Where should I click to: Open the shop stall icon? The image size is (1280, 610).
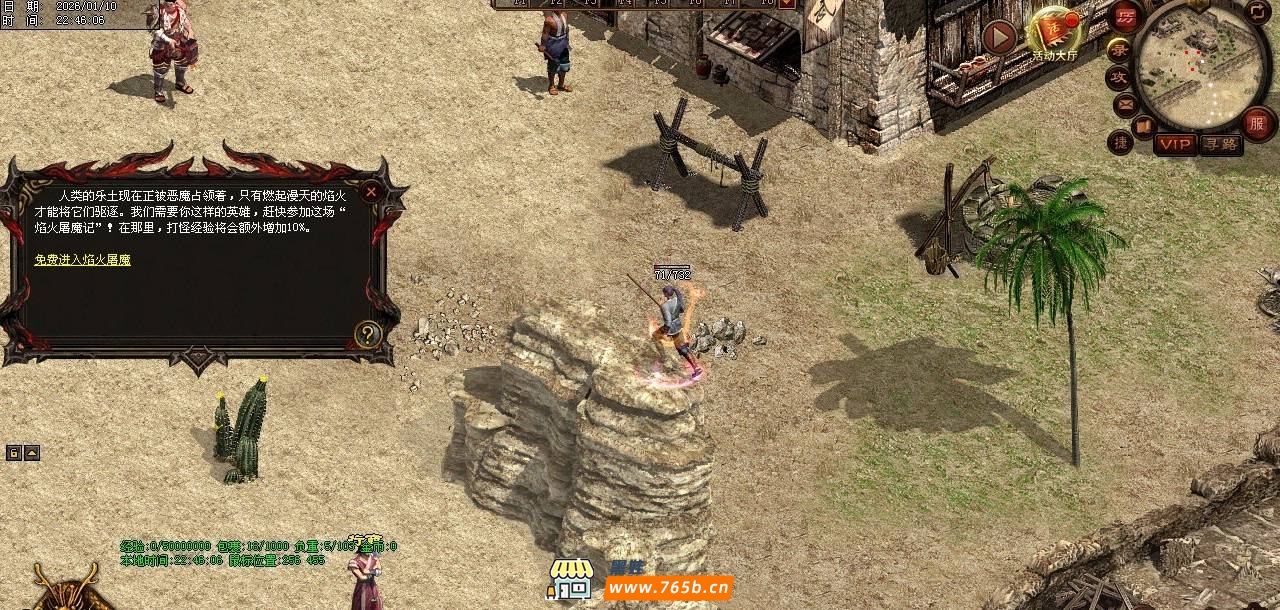click(x=570, y=579)
